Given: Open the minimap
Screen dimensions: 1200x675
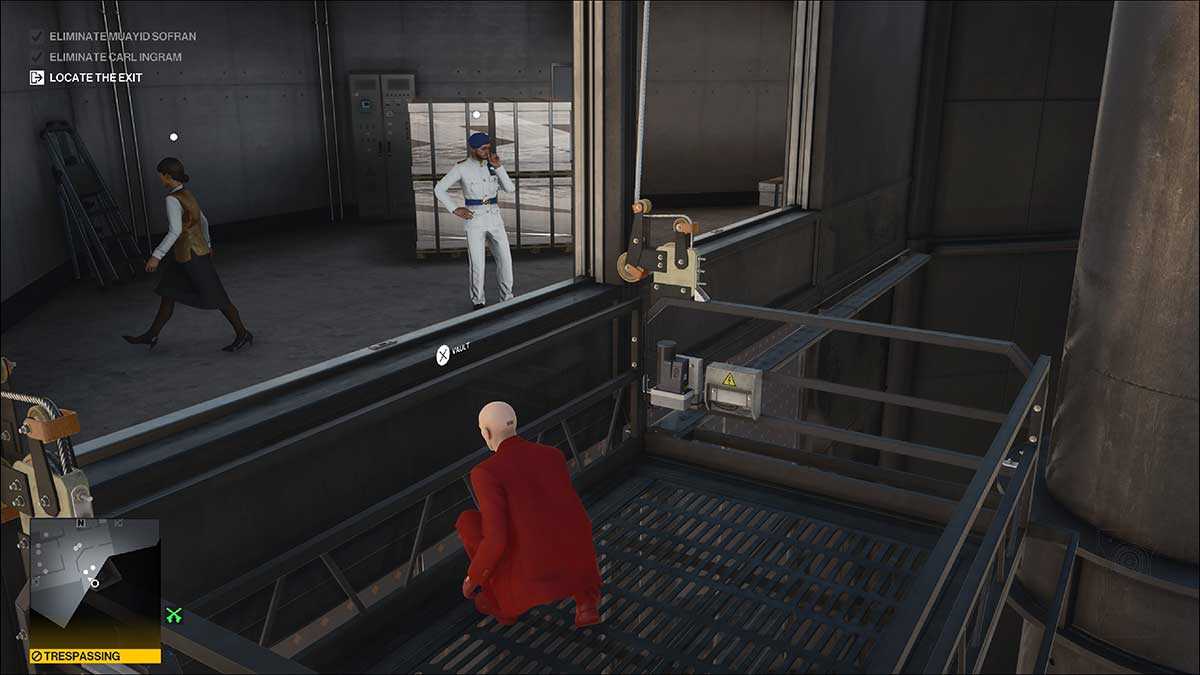Looking at the screenshot, I should [94, 582].
